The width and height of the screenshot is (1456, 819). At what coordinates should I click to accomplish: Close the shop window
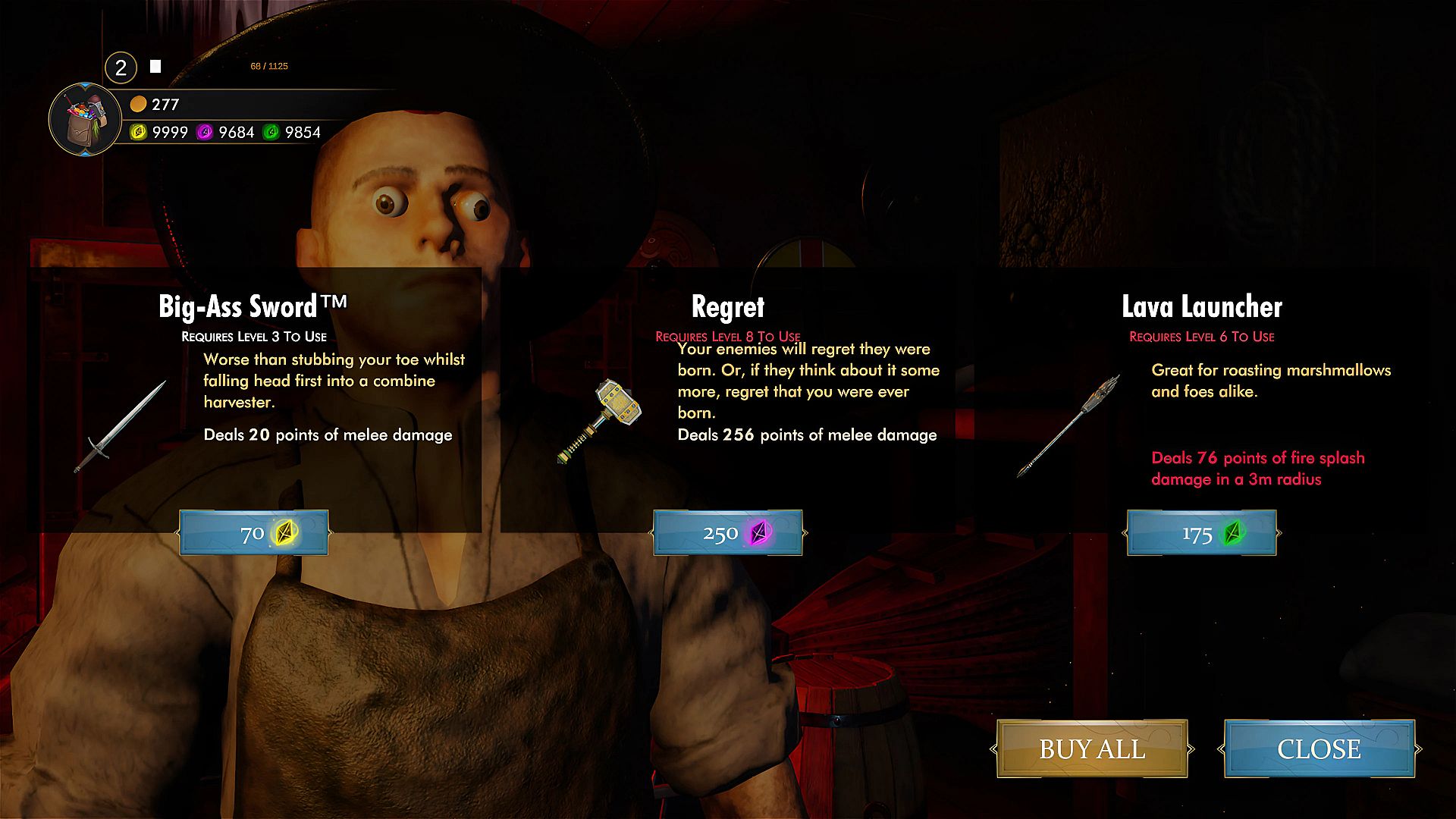point(1319,749)
